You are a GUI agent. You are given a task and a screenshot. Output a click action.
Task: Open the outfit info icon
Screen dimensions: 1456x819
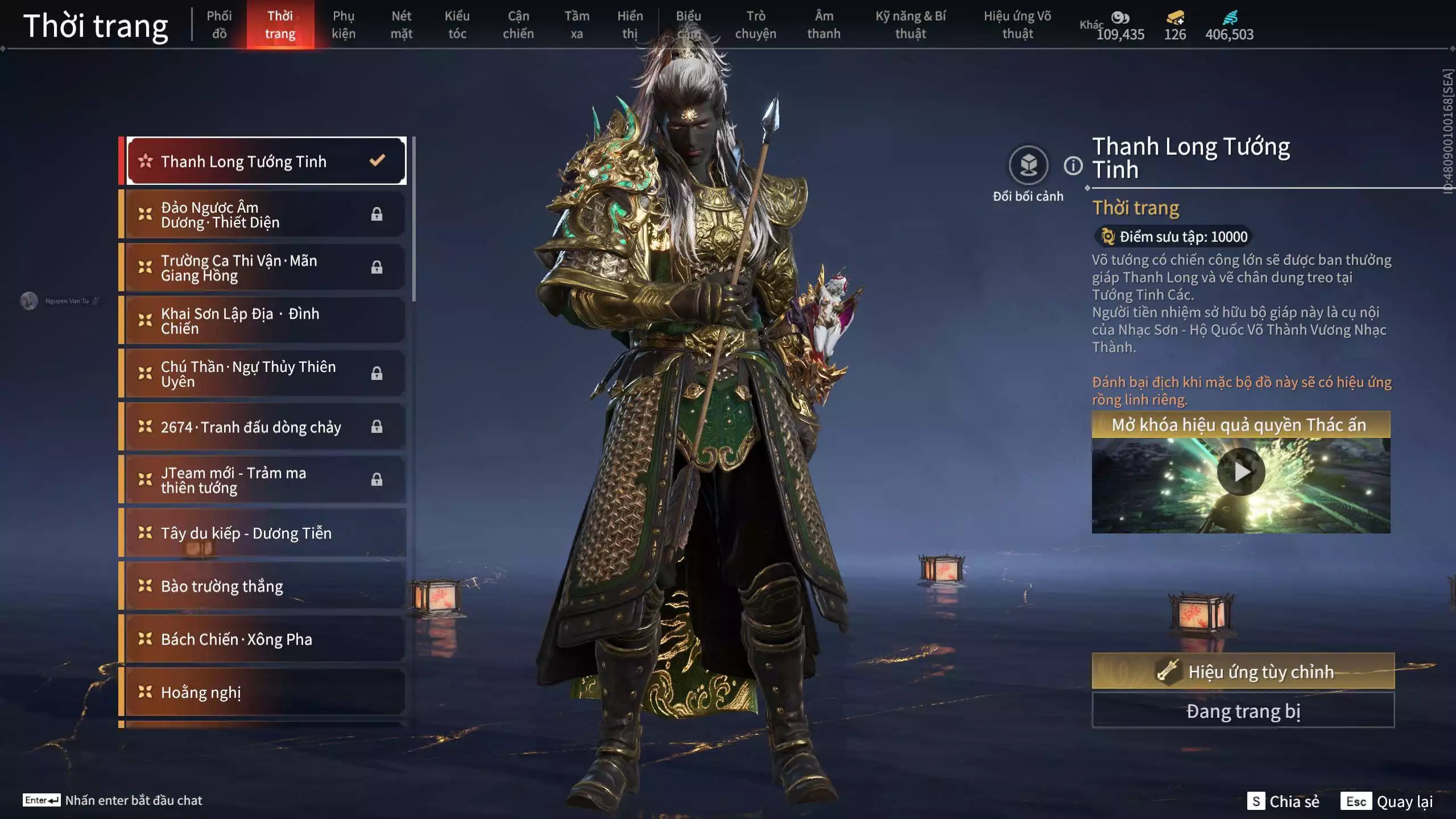click(1073, 166)
